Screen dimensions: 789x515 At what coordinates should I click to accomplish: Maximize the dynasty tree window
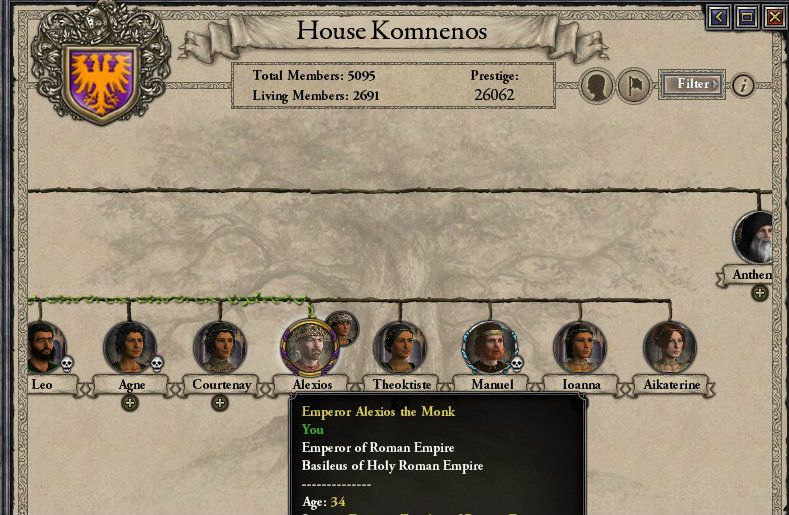(746, 17)
